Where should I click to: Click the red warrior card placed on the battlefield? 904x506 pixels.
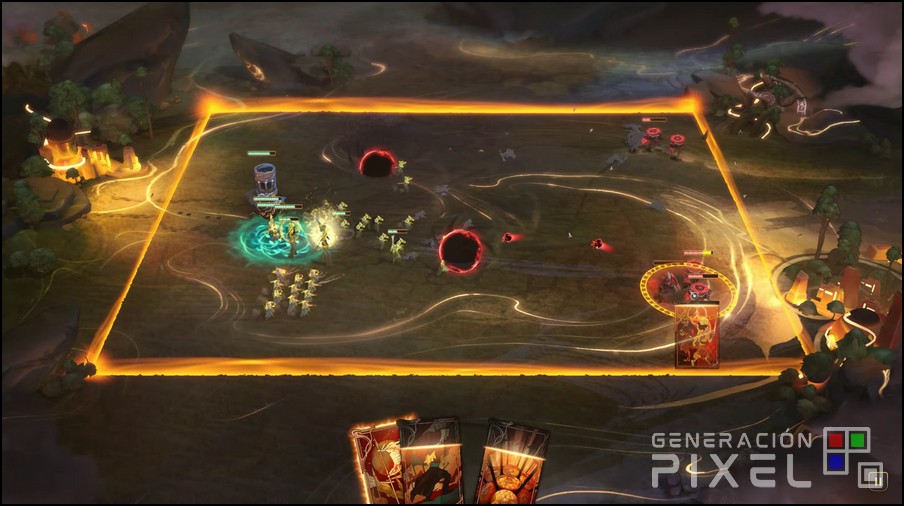coord(698,336)
